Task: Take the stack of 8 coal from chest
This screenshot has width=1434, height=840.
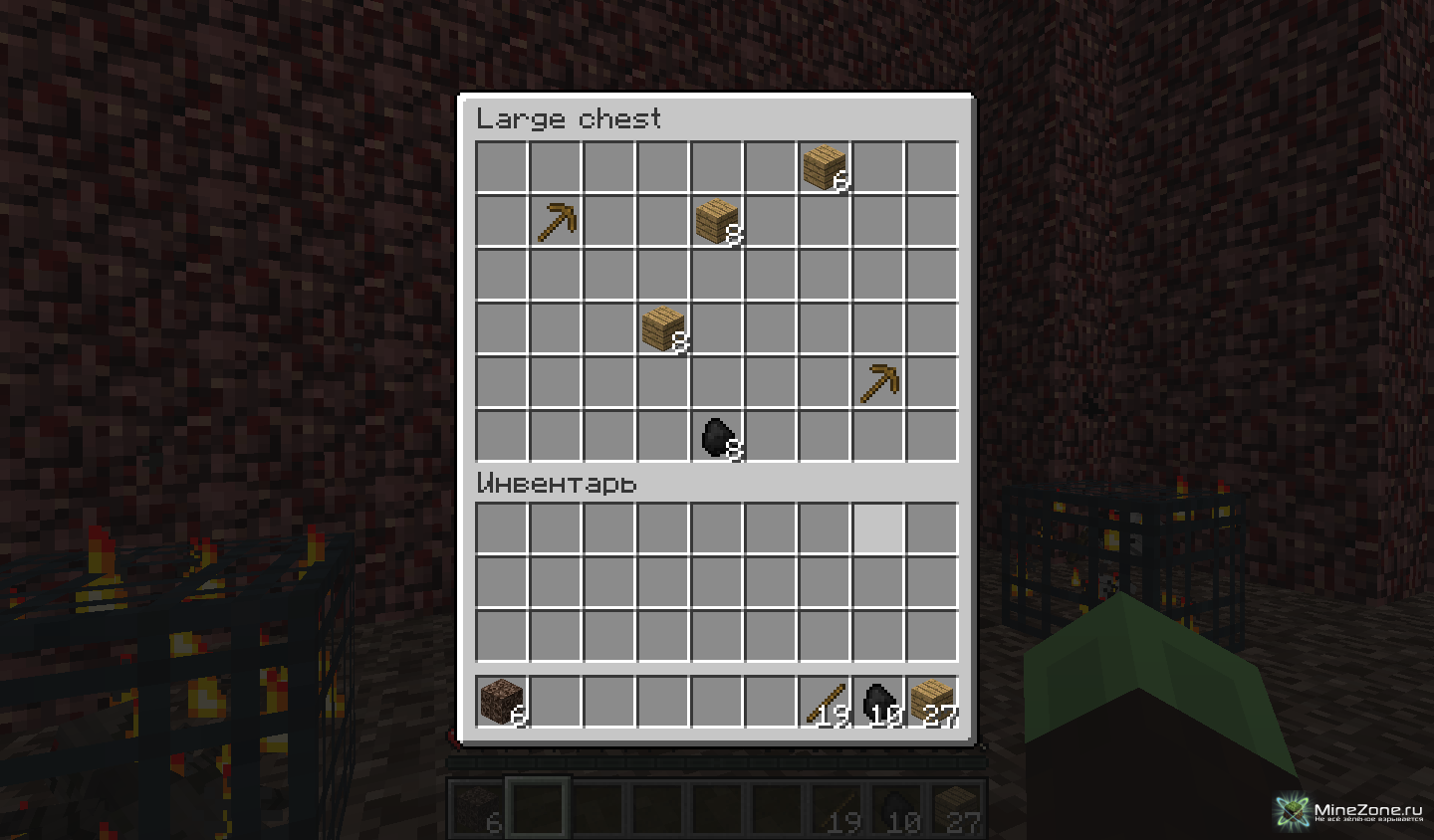Action: [717, 436]
